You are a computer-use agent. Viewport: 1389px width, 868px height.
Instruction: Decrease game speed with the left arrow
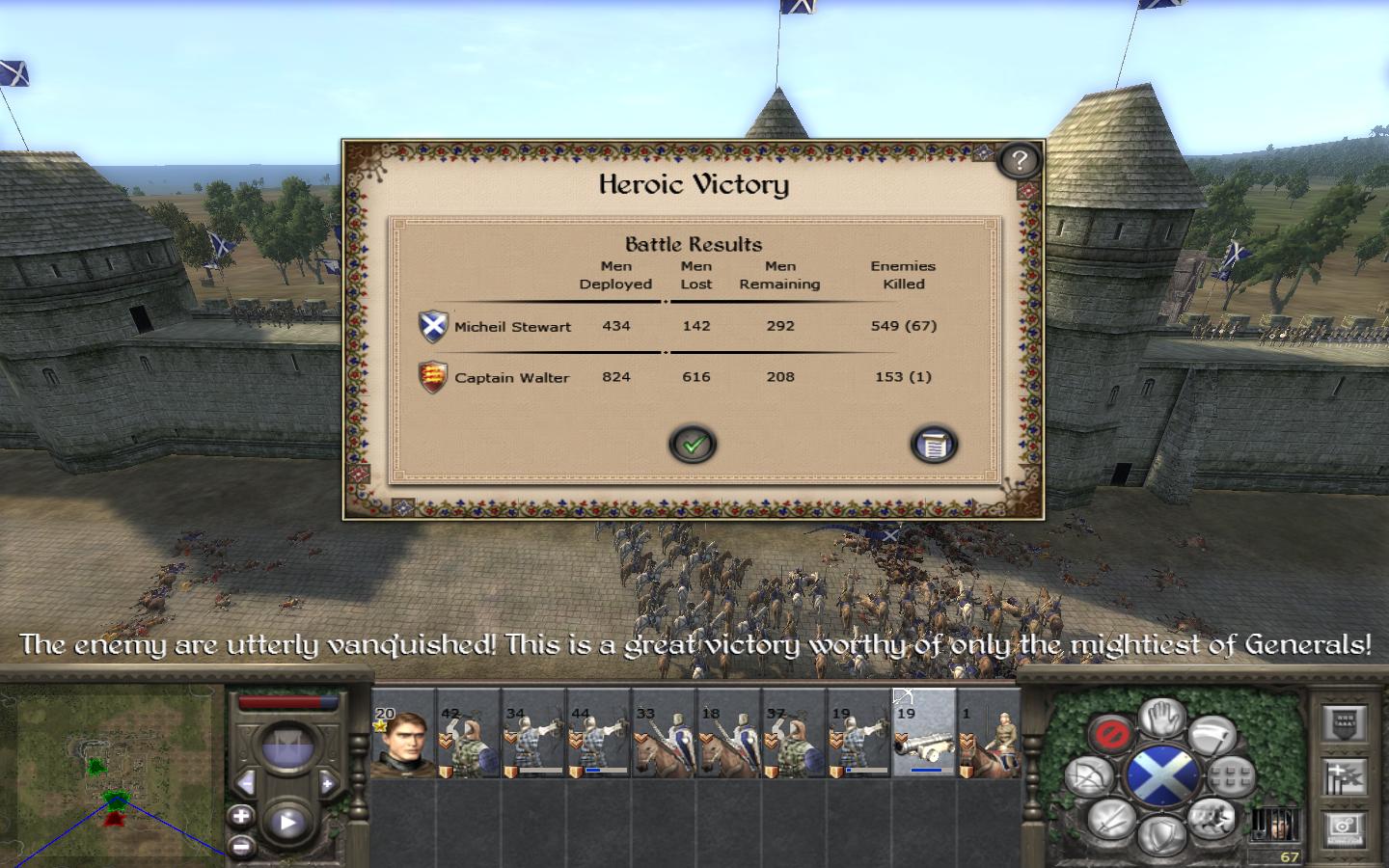pyautogui.click(x=246, y=782)
